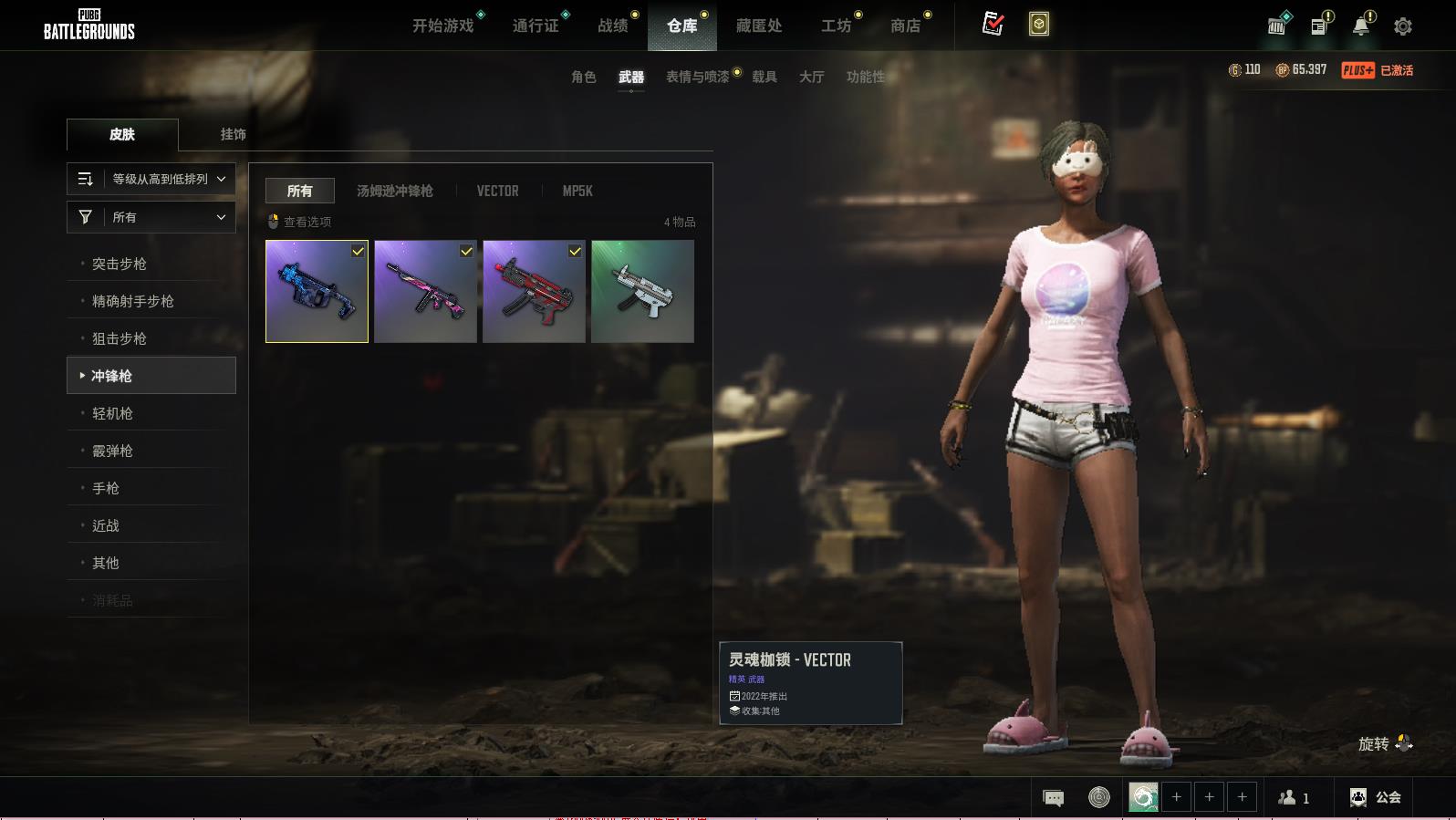This screenshot has width=1456, height=820.
Task: Switch to the 挂饰 charms tab
Action: coord(233,134)
